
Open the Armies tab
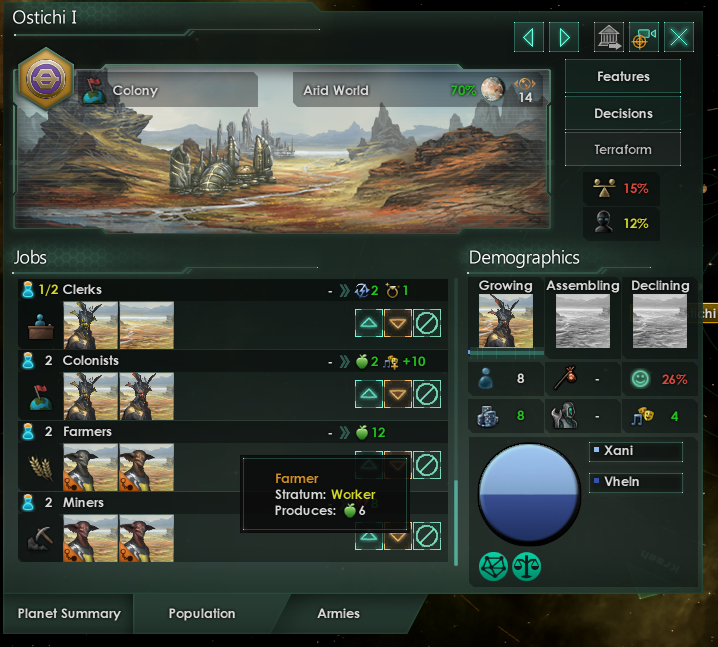click(x=338, y=613)
